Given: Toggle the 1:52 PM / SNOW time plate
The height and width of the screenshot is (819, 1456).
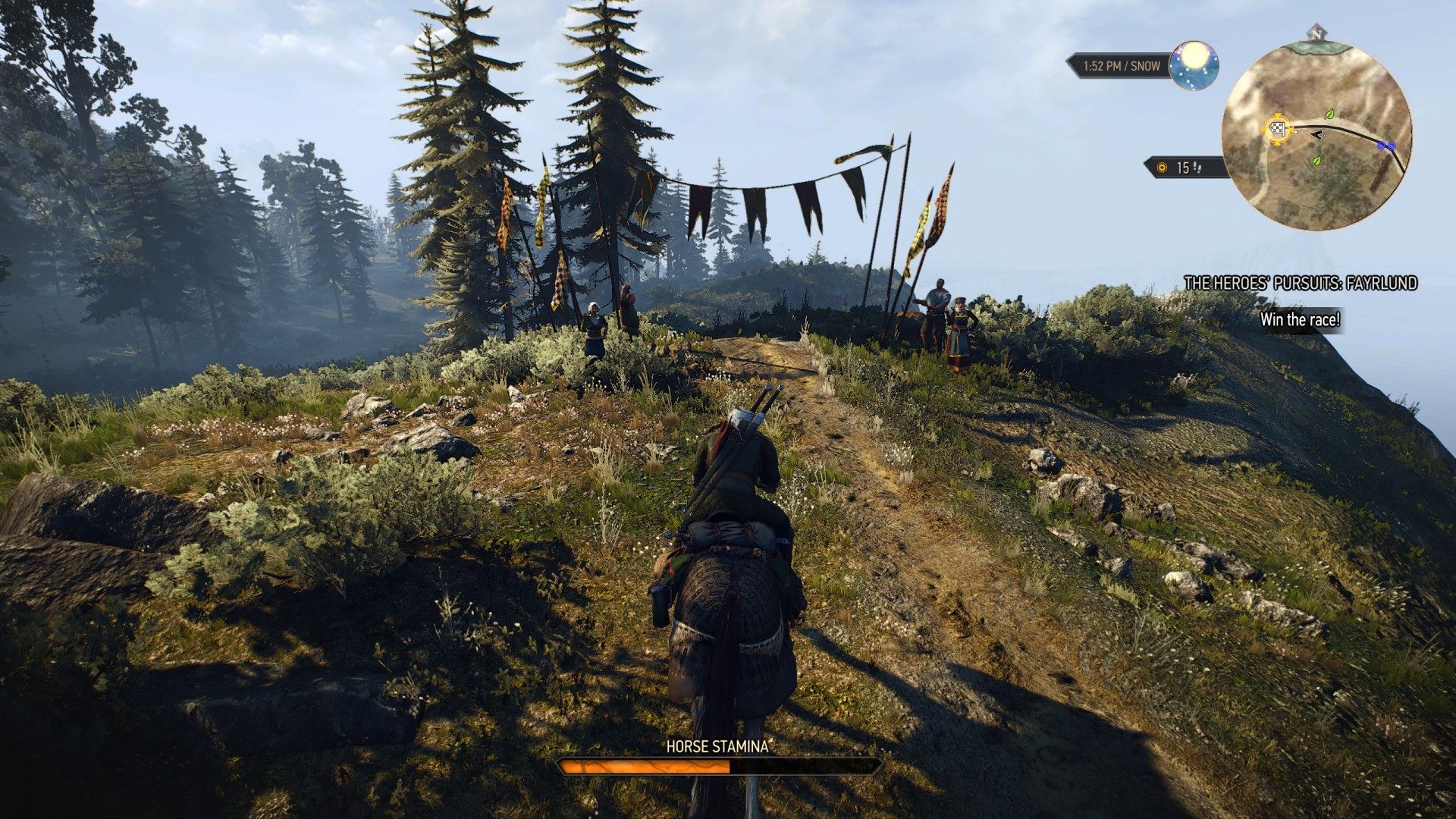Looking at the screenshot, I should (x=1119, y=66).
